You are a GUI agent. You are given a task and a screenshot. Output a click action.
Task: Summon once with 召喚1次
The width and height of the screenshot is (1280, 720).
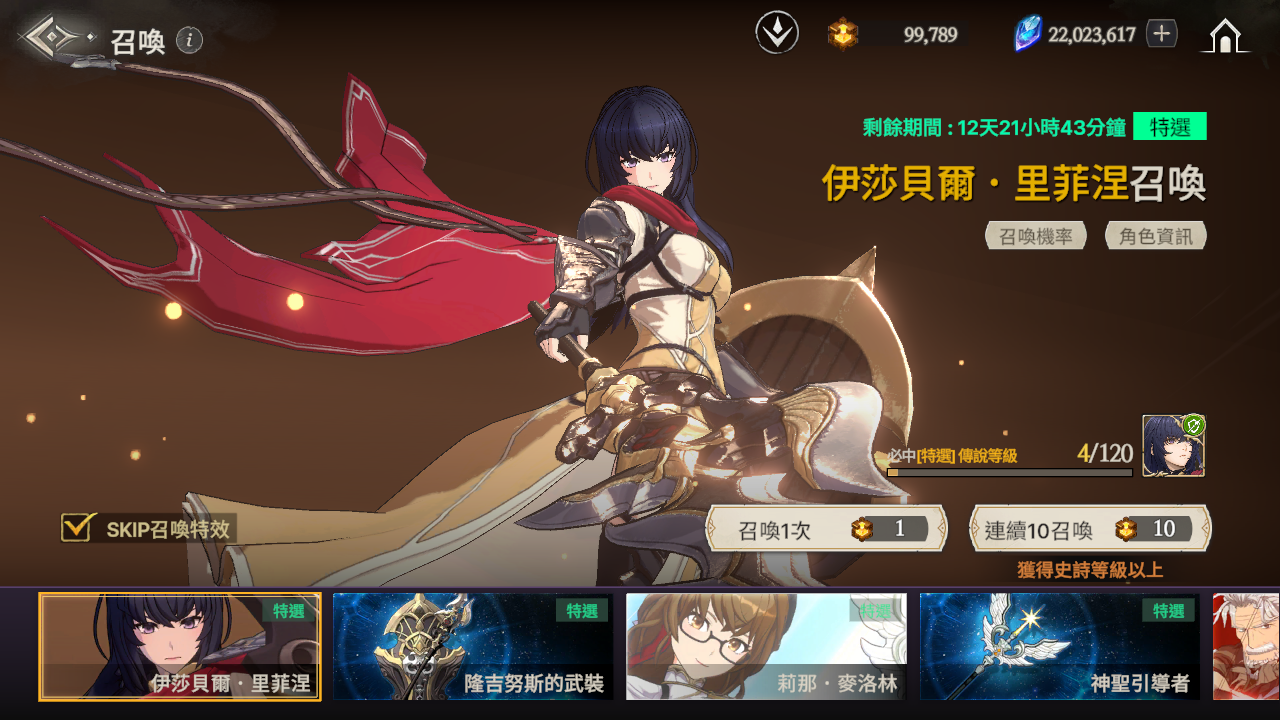tap(826, 529)
